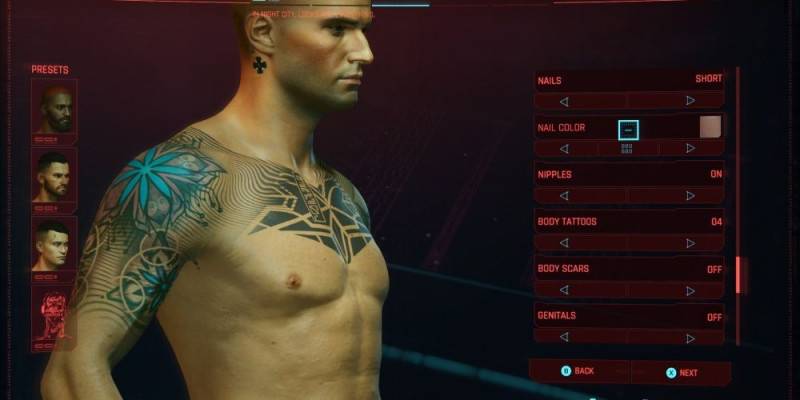
Task: Click the left arrow under Genitals
Action: (x=564, y=338)
